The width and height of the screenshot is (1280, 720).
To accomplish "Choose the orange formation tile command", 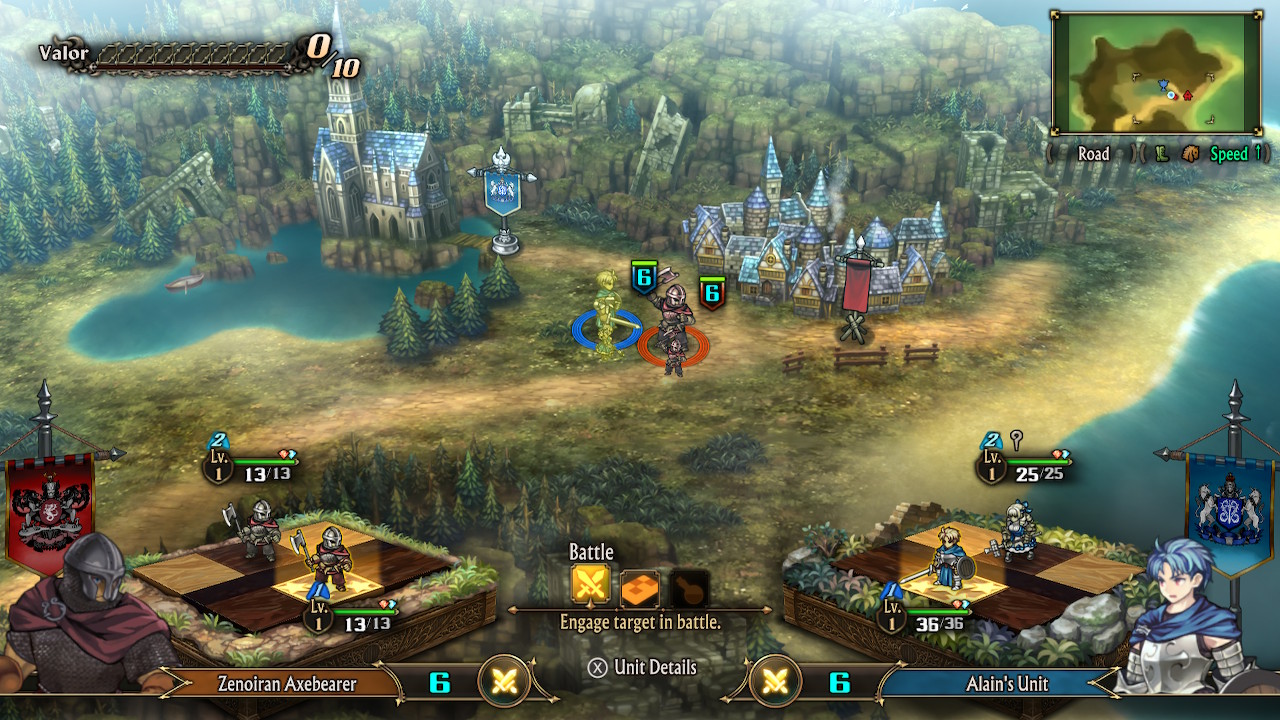I will point(640,588).
